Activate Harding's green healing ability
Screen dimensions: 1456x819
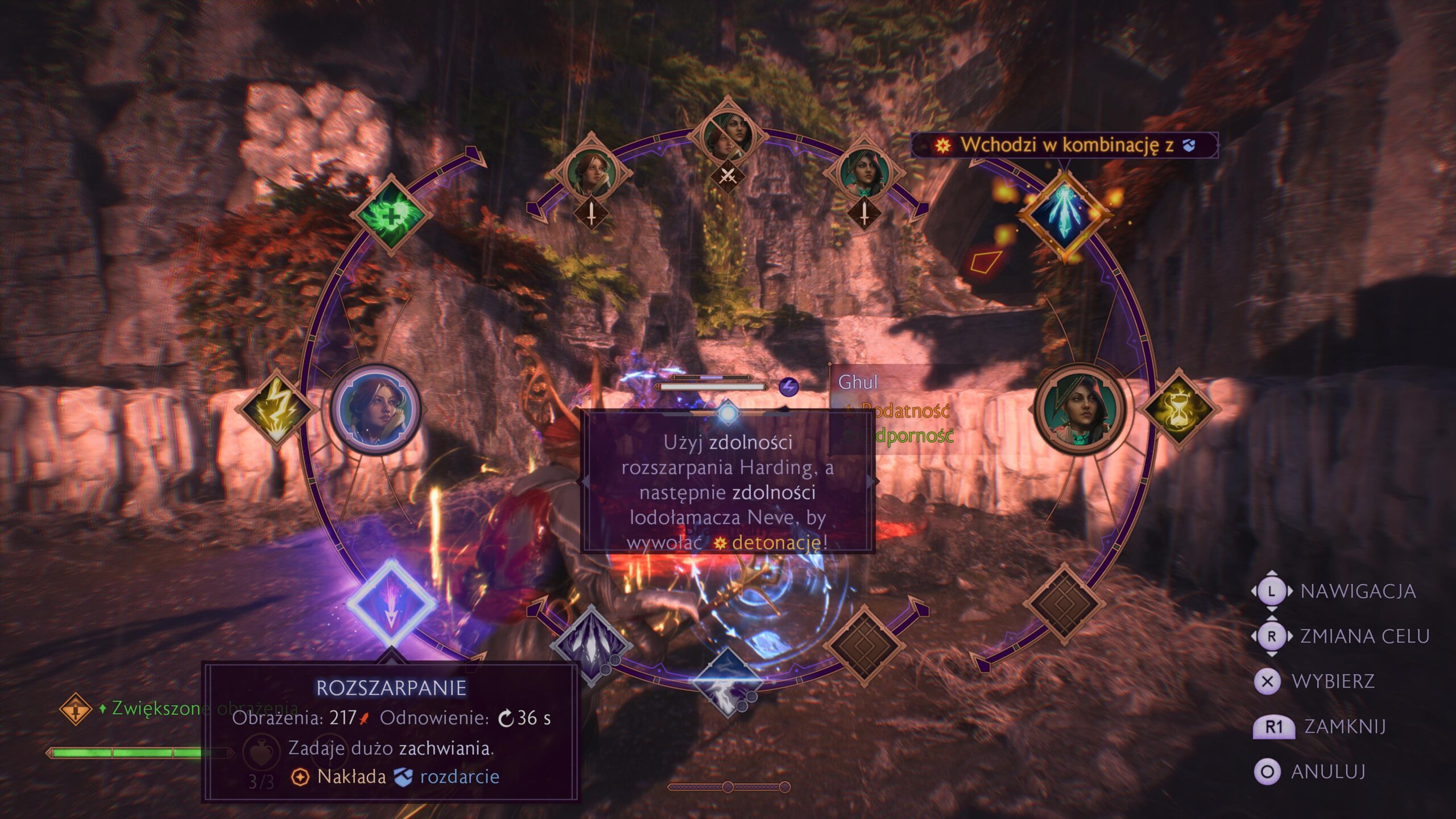[x=391, y=215]
